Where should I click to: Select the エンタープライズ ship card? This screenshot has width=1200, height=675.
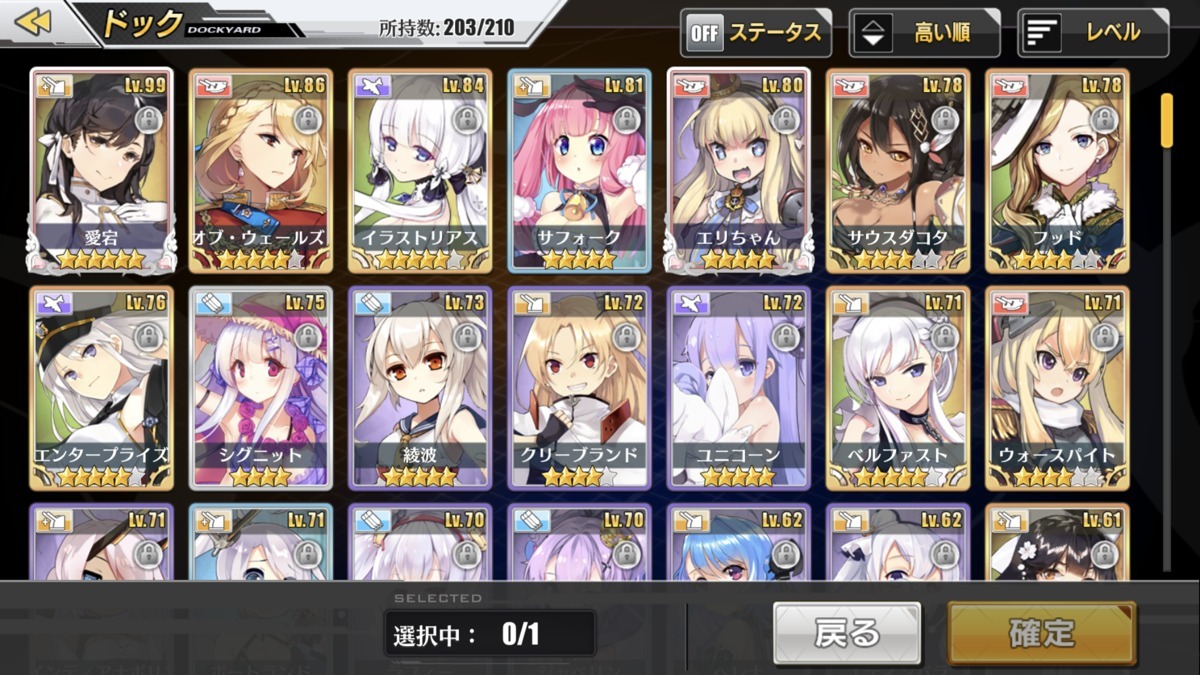tap(101, 388)
